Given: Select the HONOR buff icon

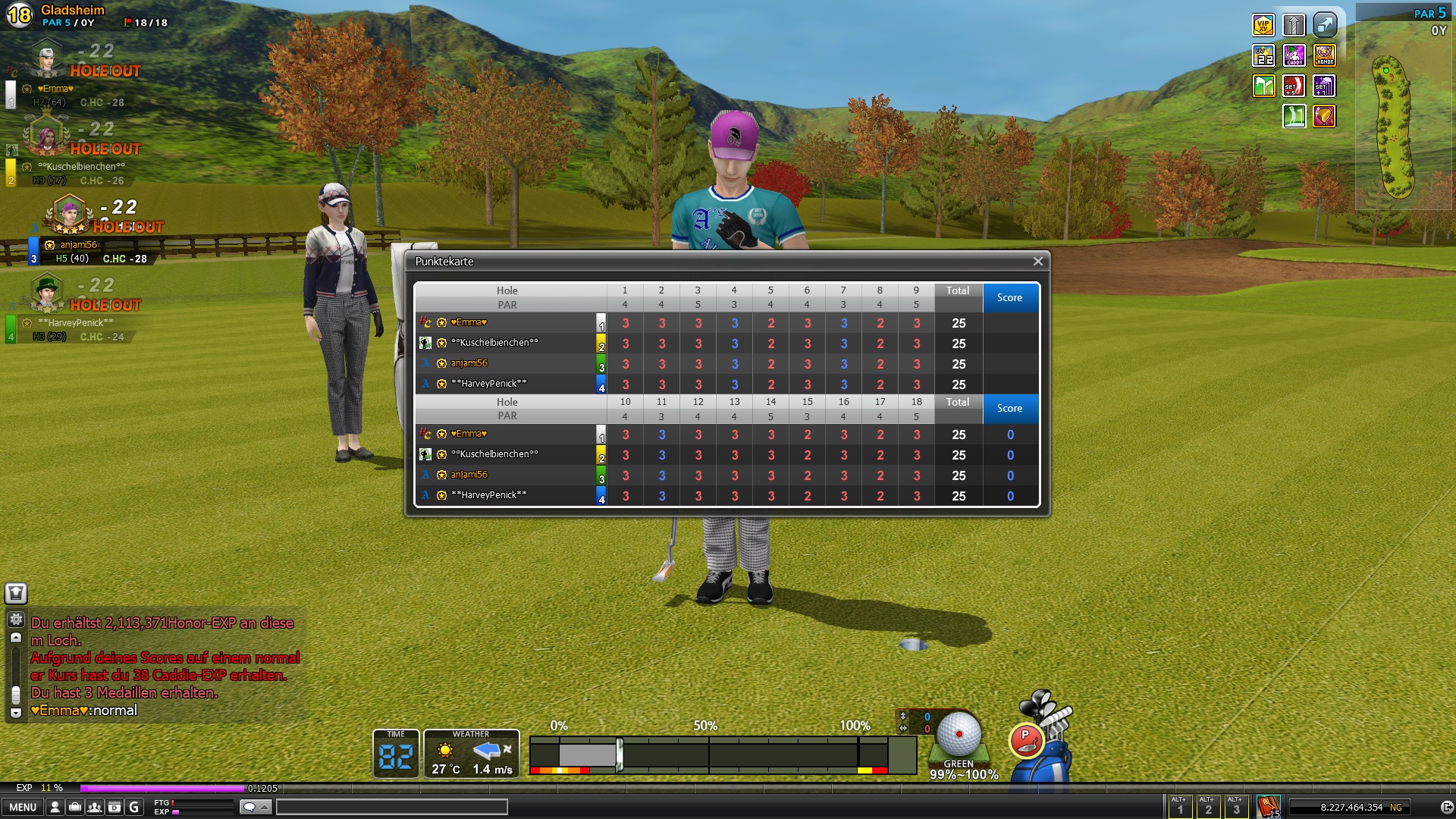Looking at the screenshot, I should (1325, 55).
